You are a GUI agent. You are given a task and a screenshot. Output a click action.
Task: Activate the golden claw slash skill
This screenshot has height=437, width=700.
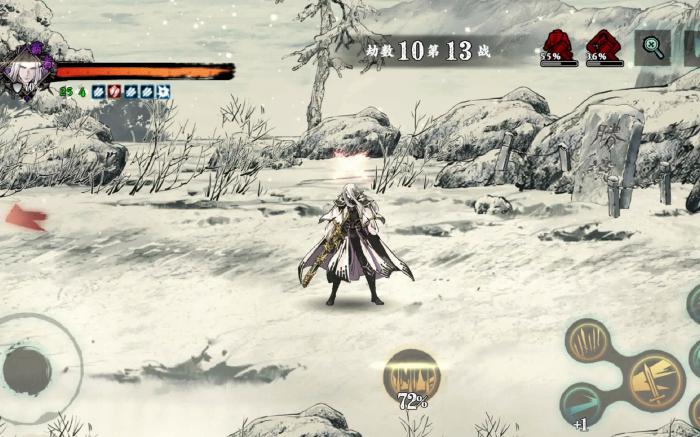pos(588,340)
